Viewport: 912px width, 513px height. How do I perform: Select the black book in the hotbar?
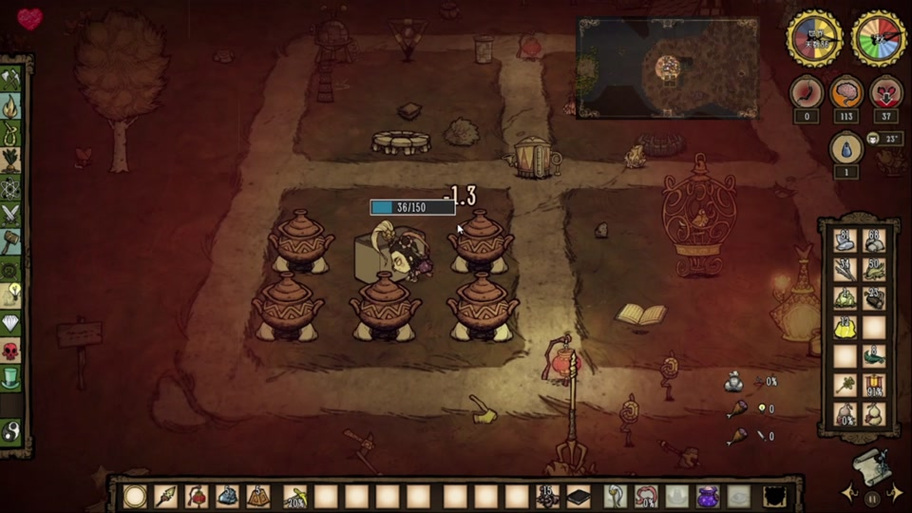pos(578,496)
